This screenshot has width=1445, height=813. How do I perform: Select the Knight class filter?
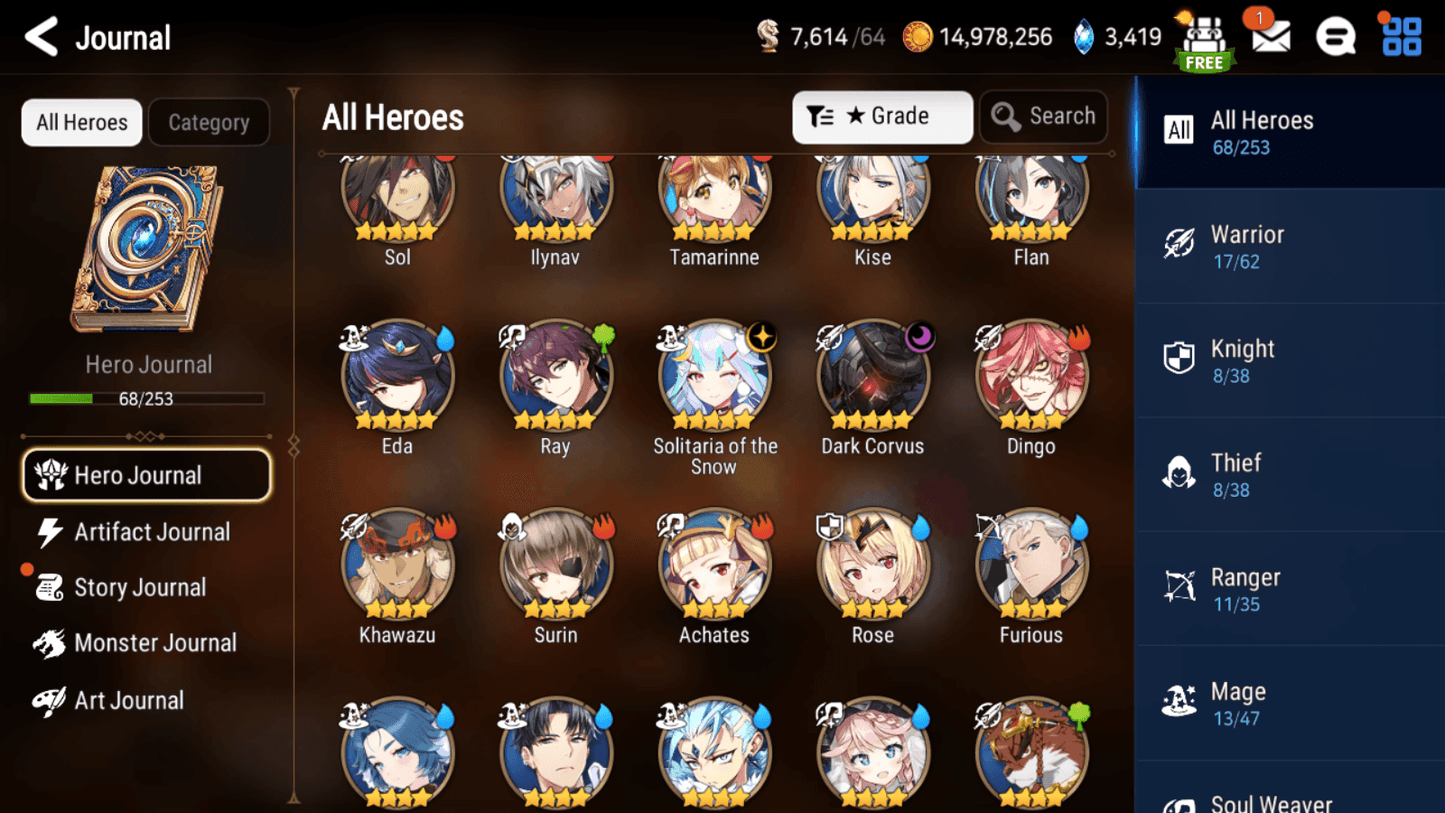coord(1290,360)
